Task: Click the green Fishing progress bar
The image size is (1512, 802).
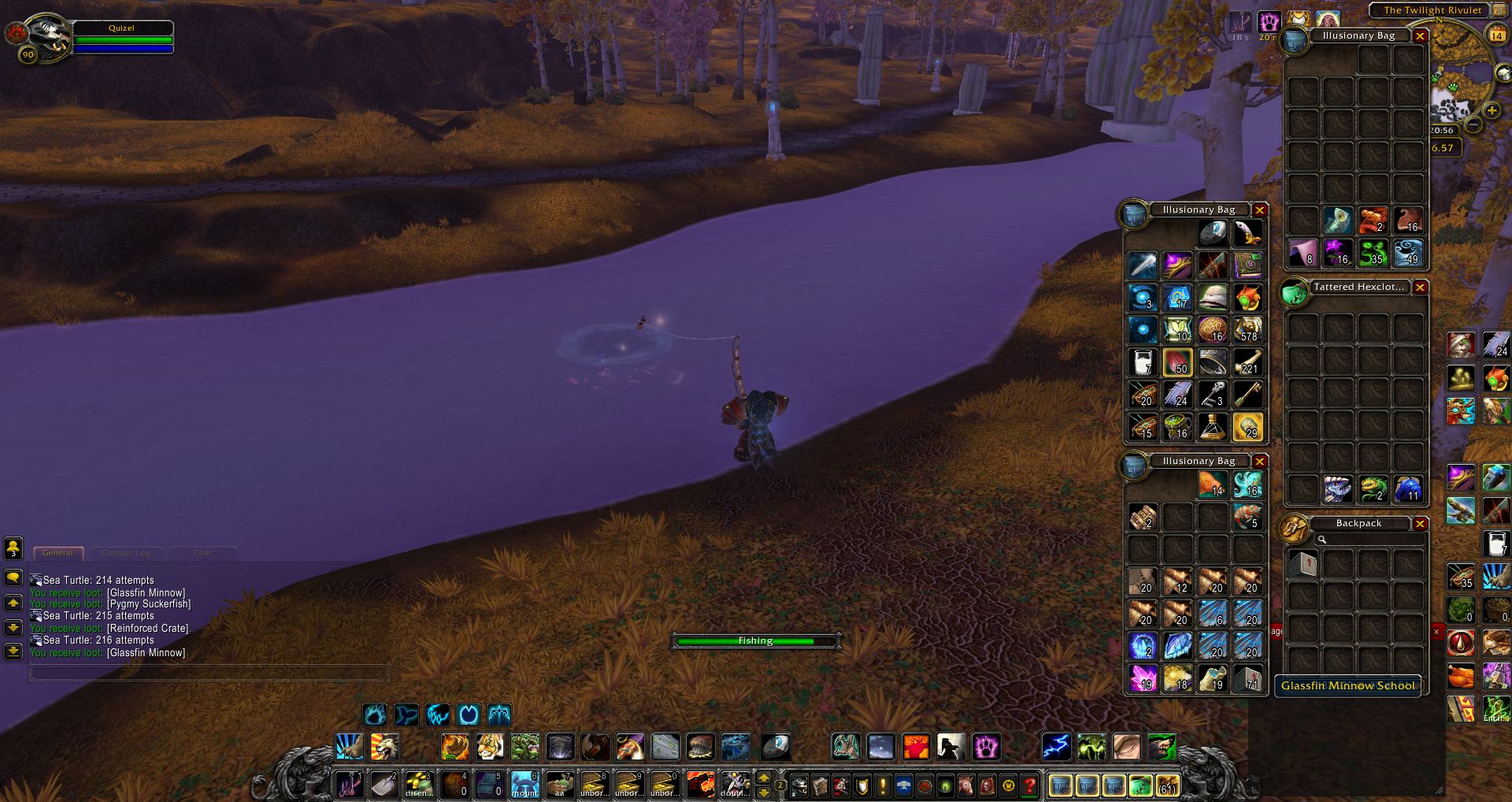Action: [754, 640]
